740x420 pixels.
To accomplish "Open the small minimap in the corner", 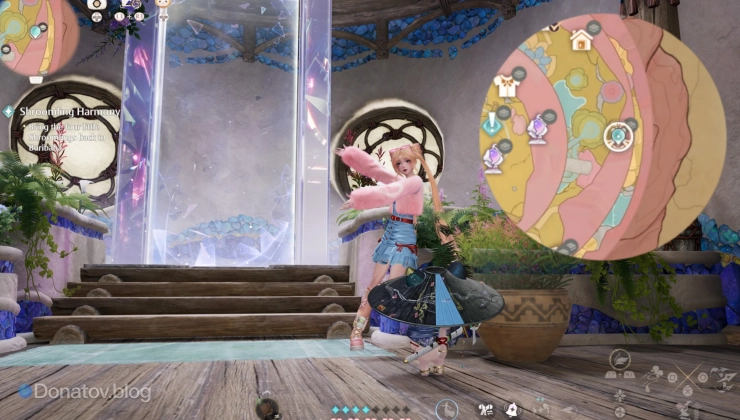I will (36, 37).
